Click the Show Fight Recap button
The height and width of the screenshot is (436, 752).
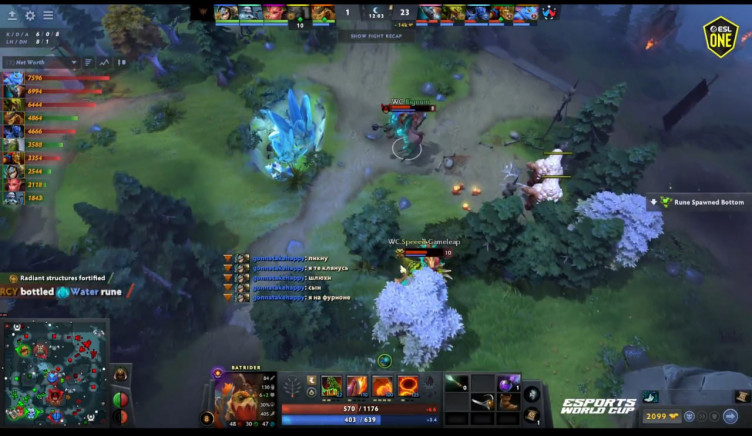point(375,35)
